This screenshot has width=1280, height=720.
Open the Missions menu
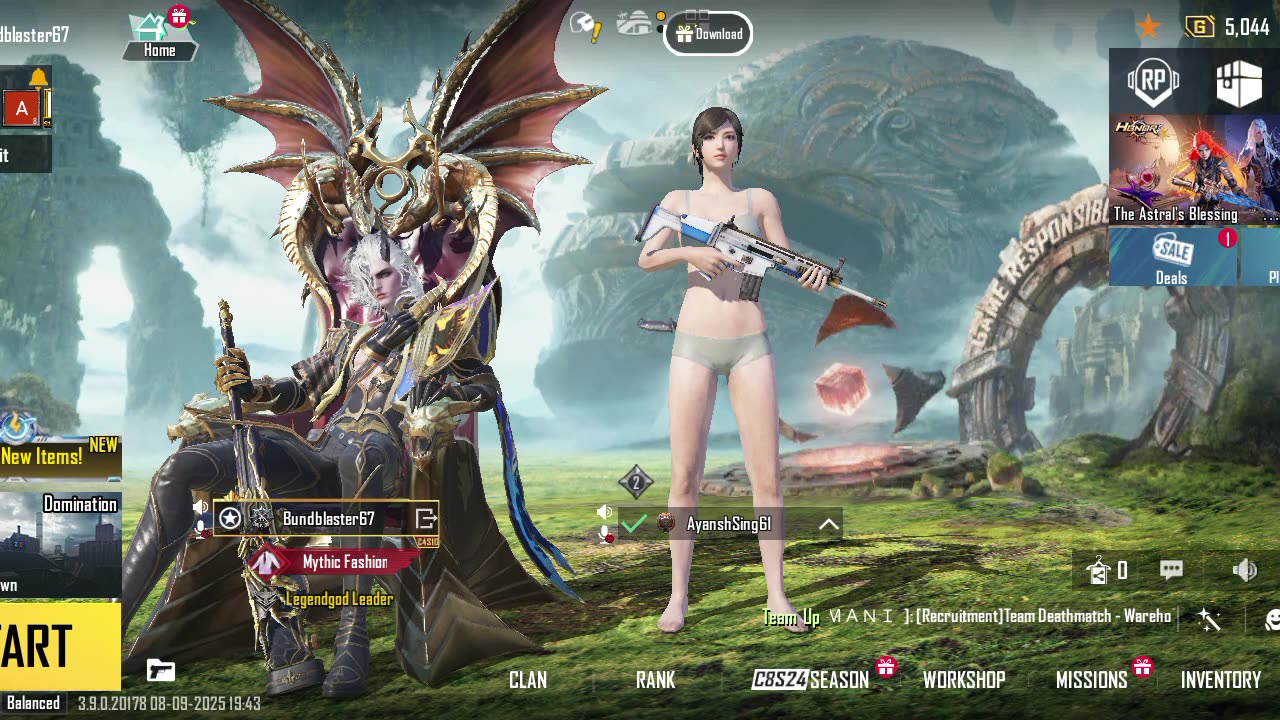(x=1091, y=680)
